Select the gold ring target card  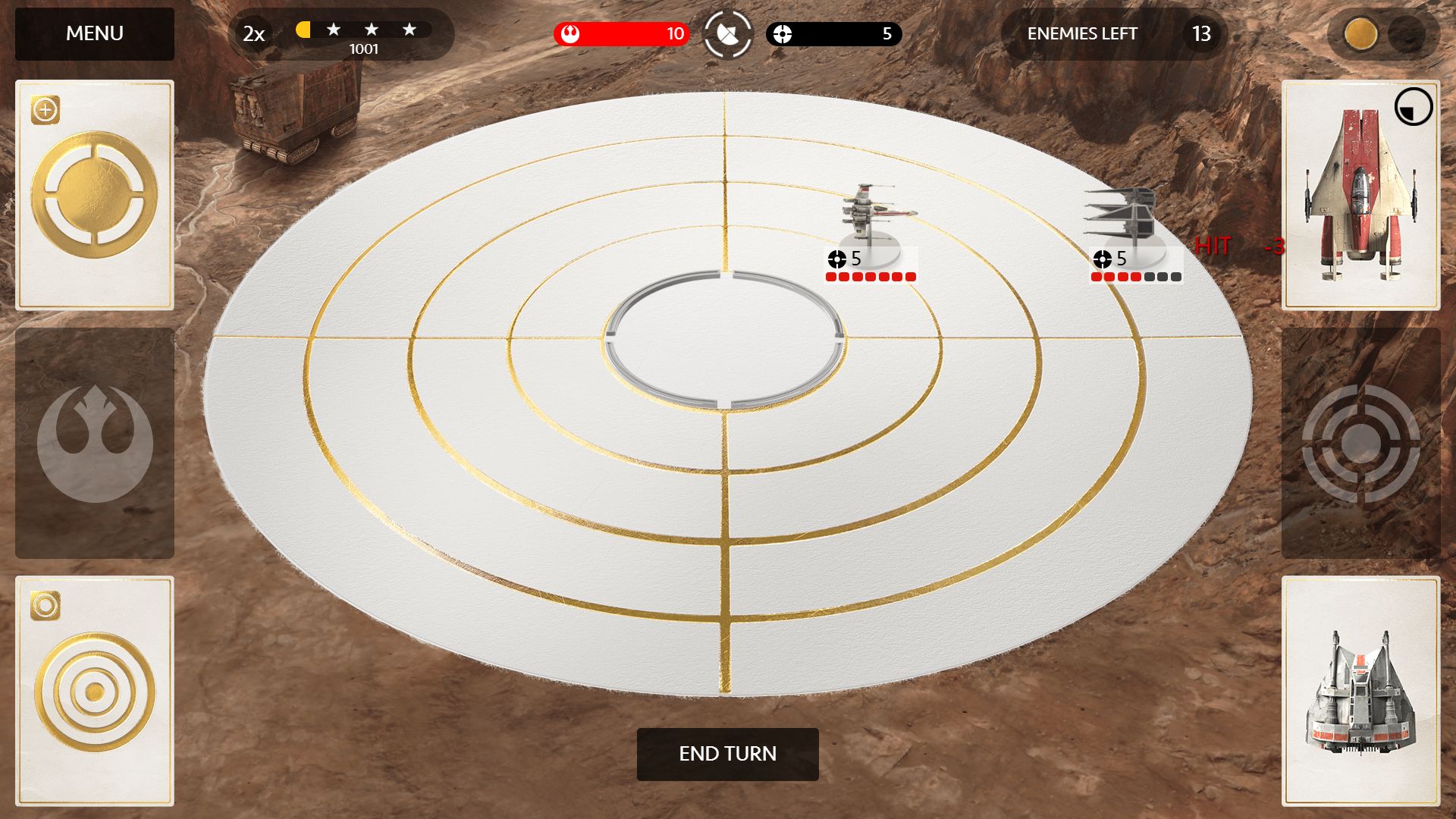click(x=95, y=195)
